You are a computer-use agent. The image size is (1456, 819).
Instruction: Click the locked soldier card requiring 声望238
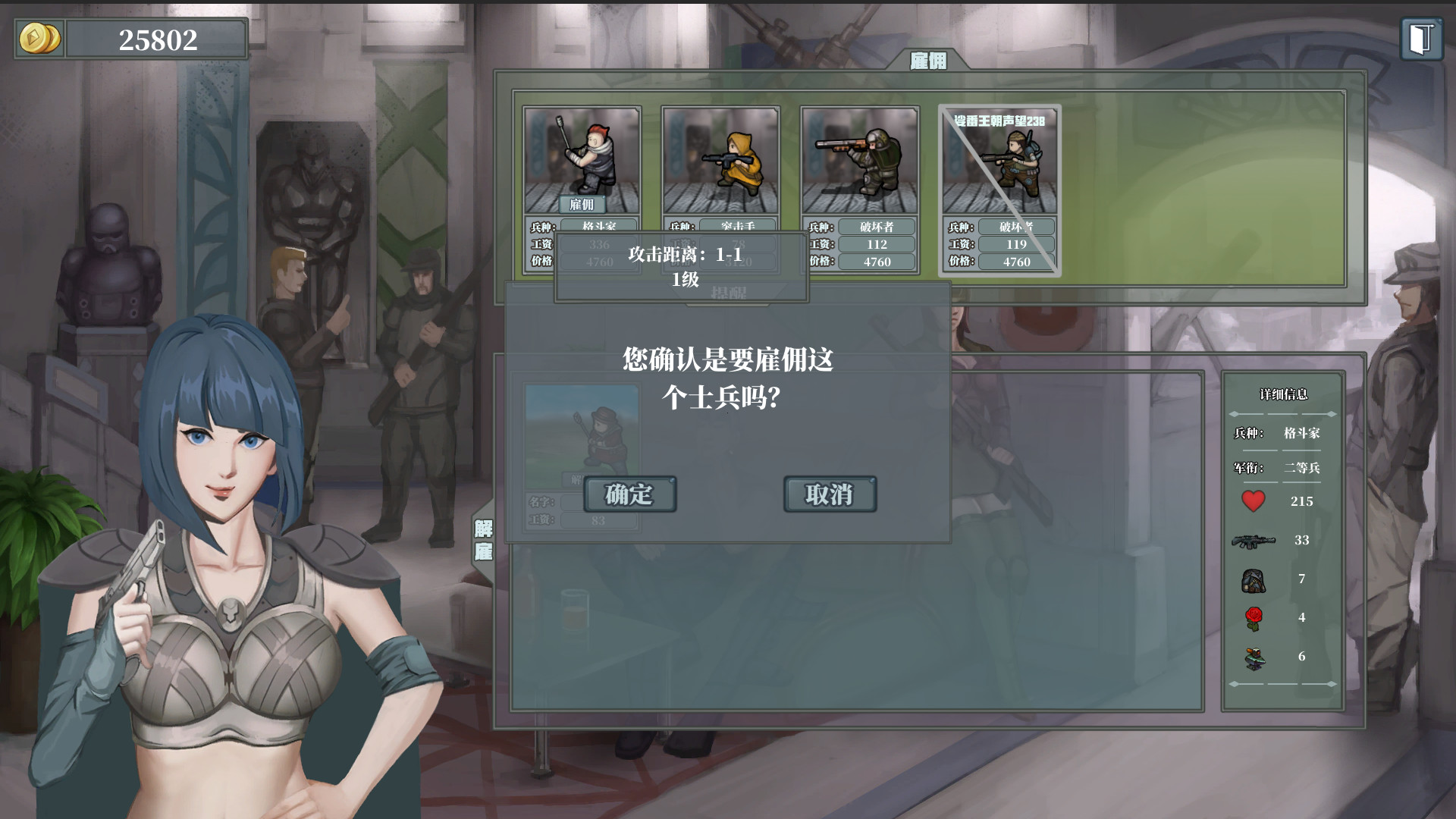[1001, 162]
